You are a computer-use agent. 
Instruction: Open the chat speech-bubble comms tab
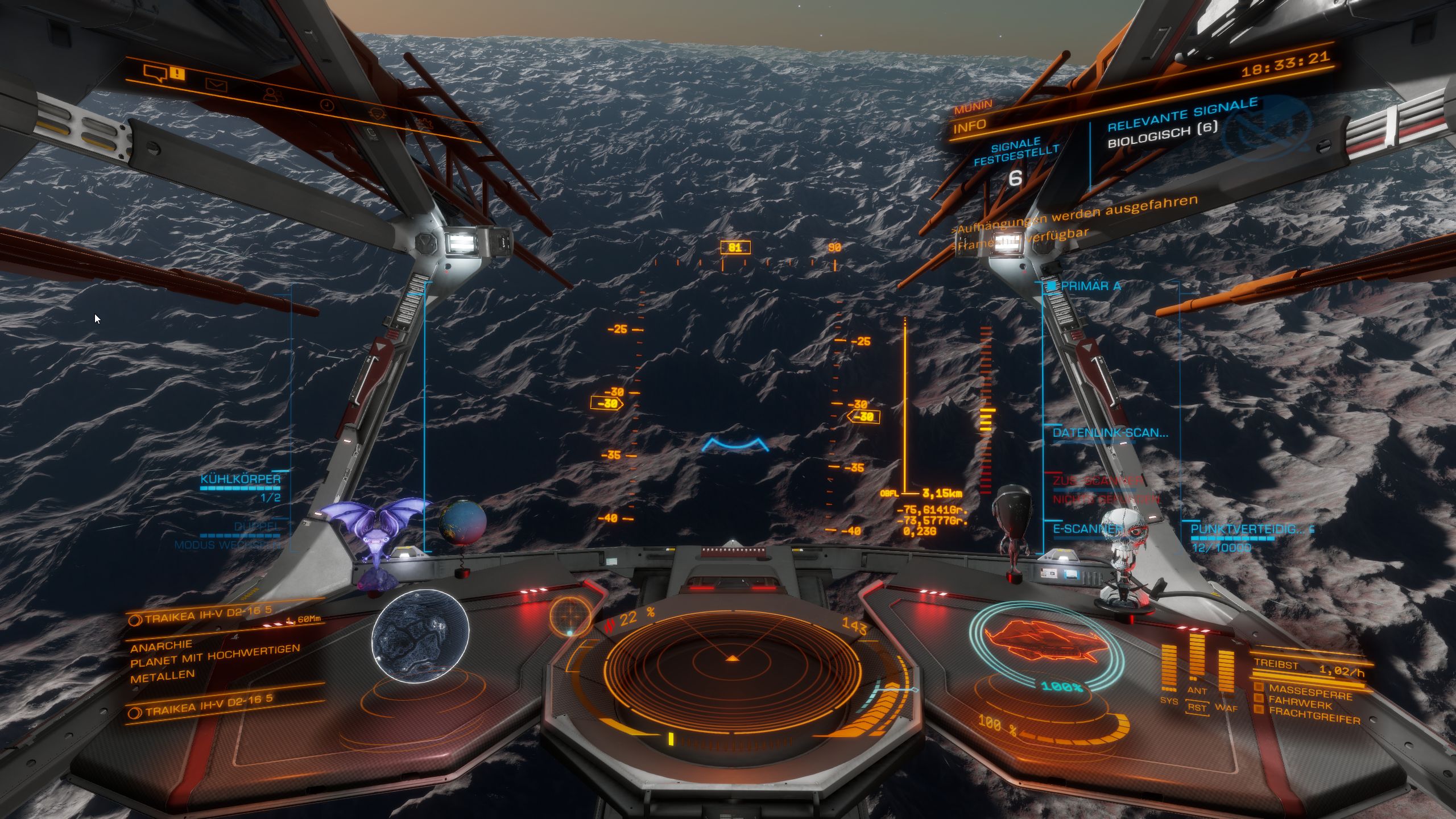tap(155, 73)
